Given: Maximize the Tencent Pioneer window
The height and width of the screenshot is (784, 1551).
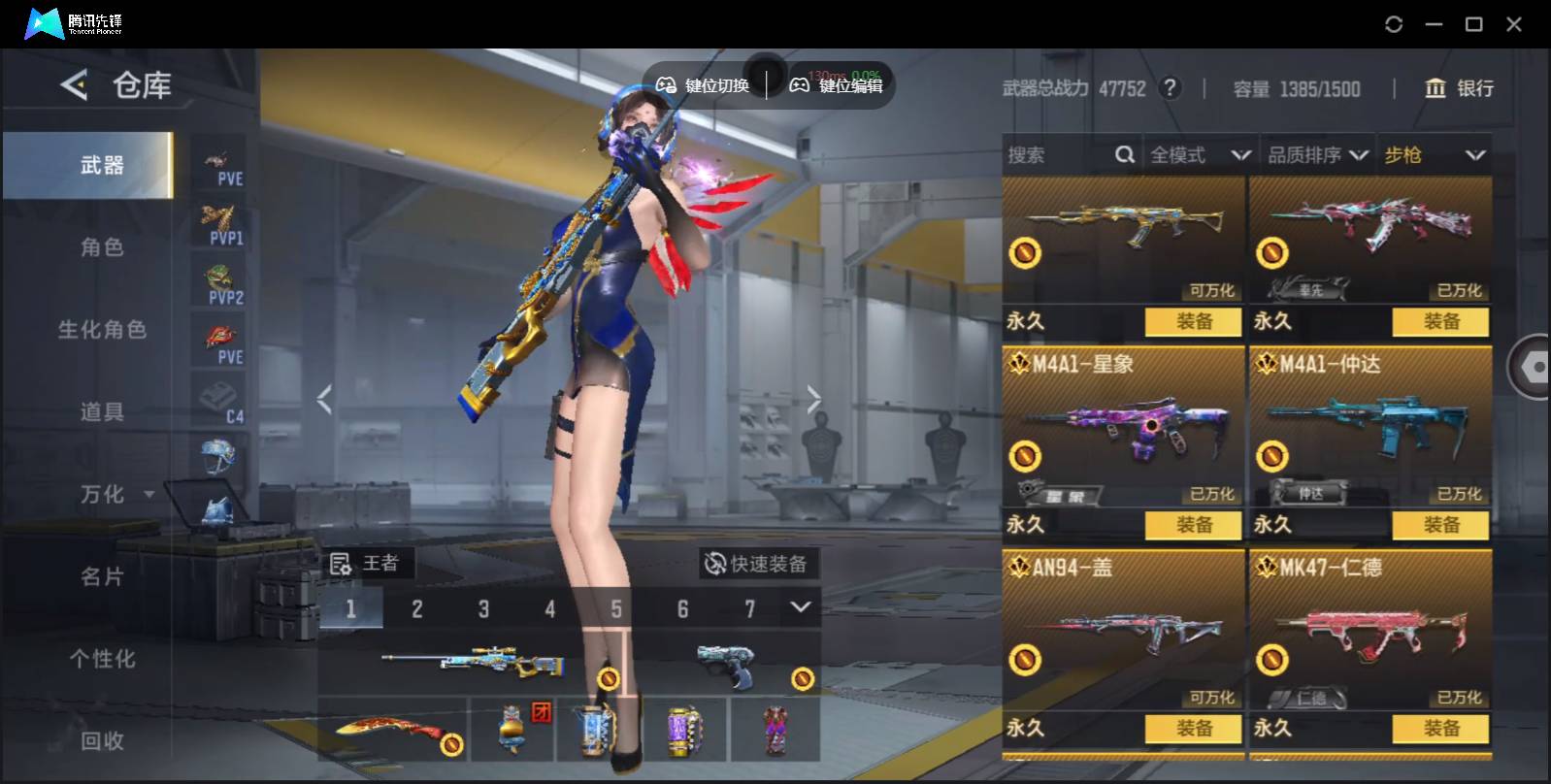Looking at the screenshot, I should tap(1473, 24).
